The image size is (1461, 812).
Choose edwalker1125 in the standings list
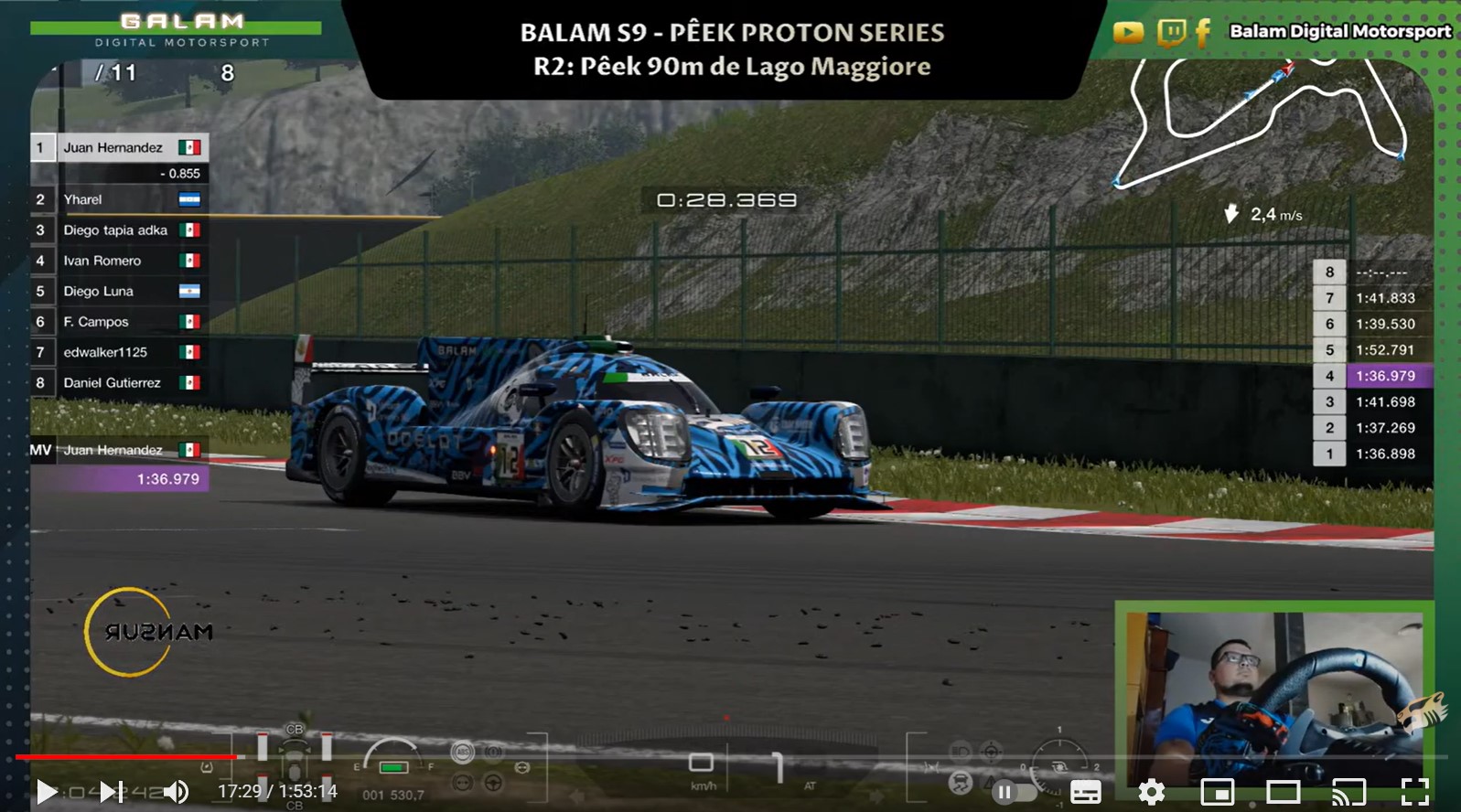click(119, 352)
